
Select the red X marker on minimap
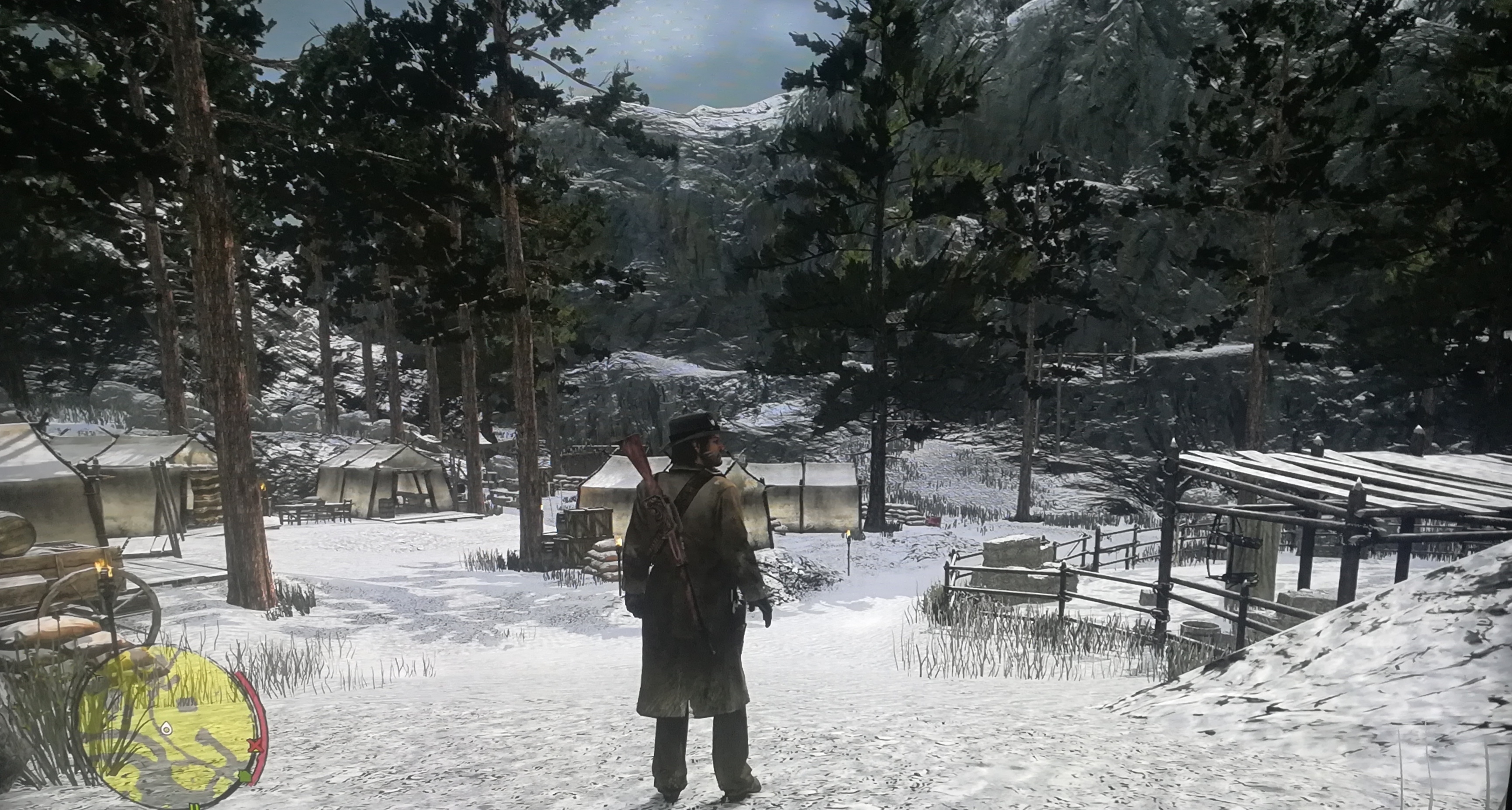pos(255,746)
